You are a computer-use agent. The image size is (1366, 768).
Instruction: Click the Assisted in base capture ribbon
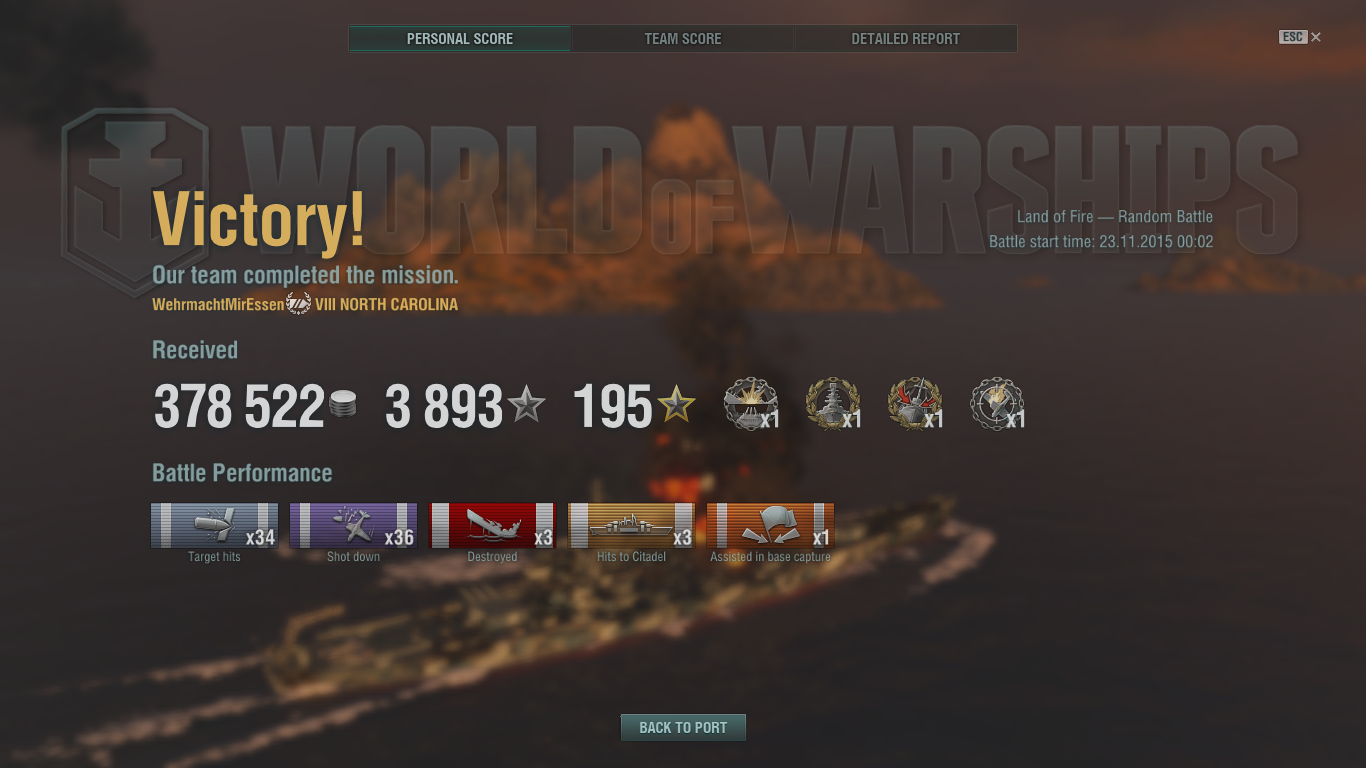click(x=770, y=523)
